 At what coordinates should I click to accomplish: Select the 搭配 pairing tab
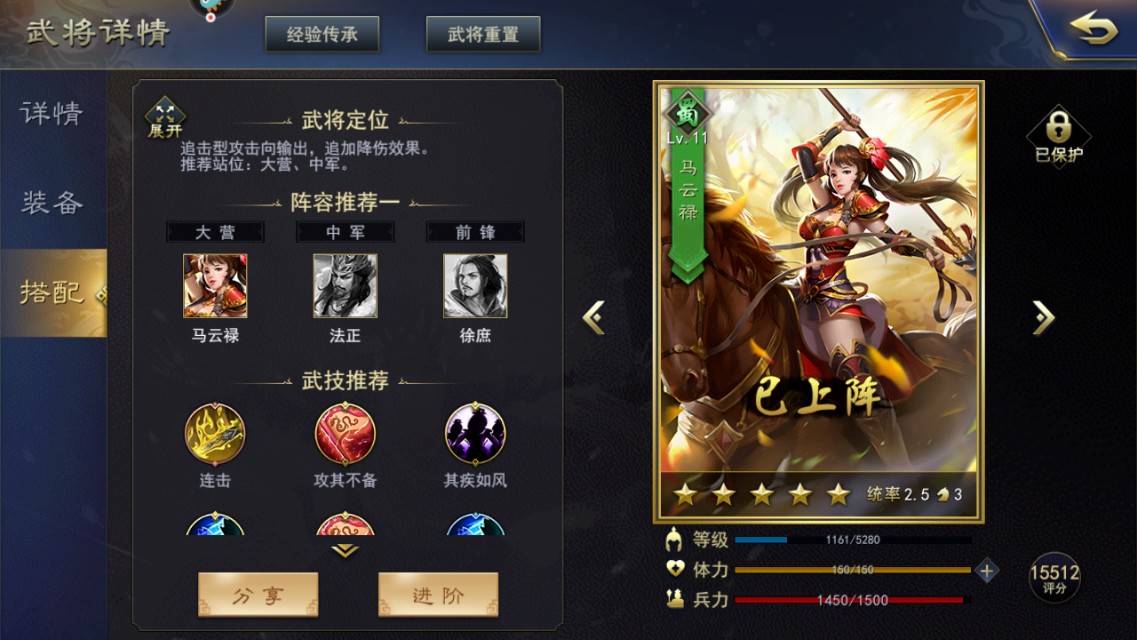(52, 292)
